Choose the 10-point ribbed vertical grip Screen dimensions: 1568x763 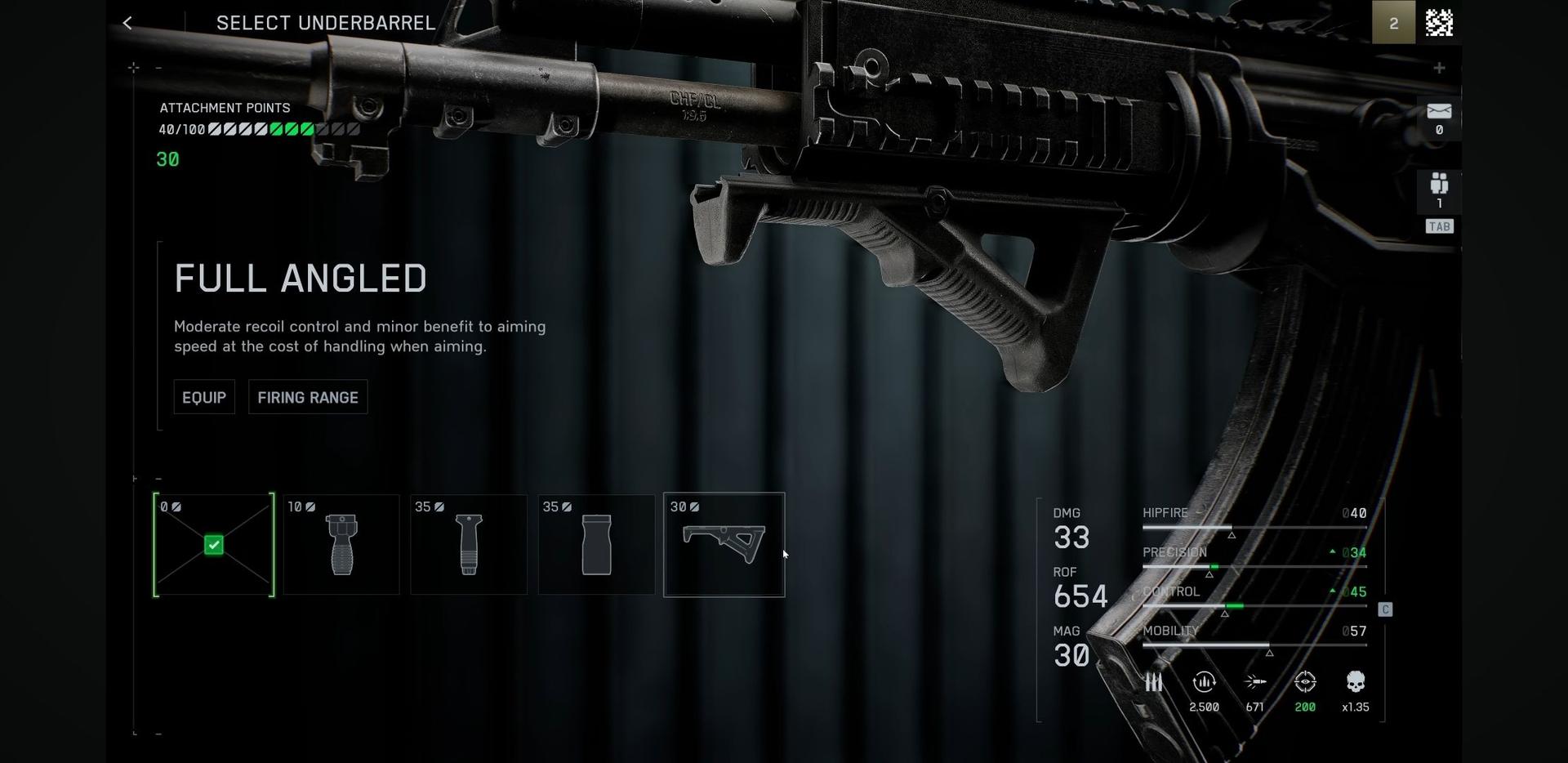(x=341, y=545)
